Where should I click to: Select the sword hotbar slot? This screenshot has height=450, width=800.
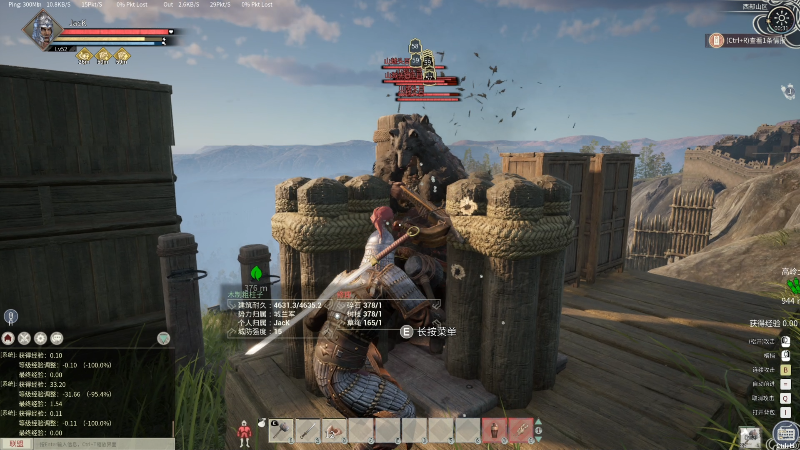pyautogui.click(x=308, y=431)
